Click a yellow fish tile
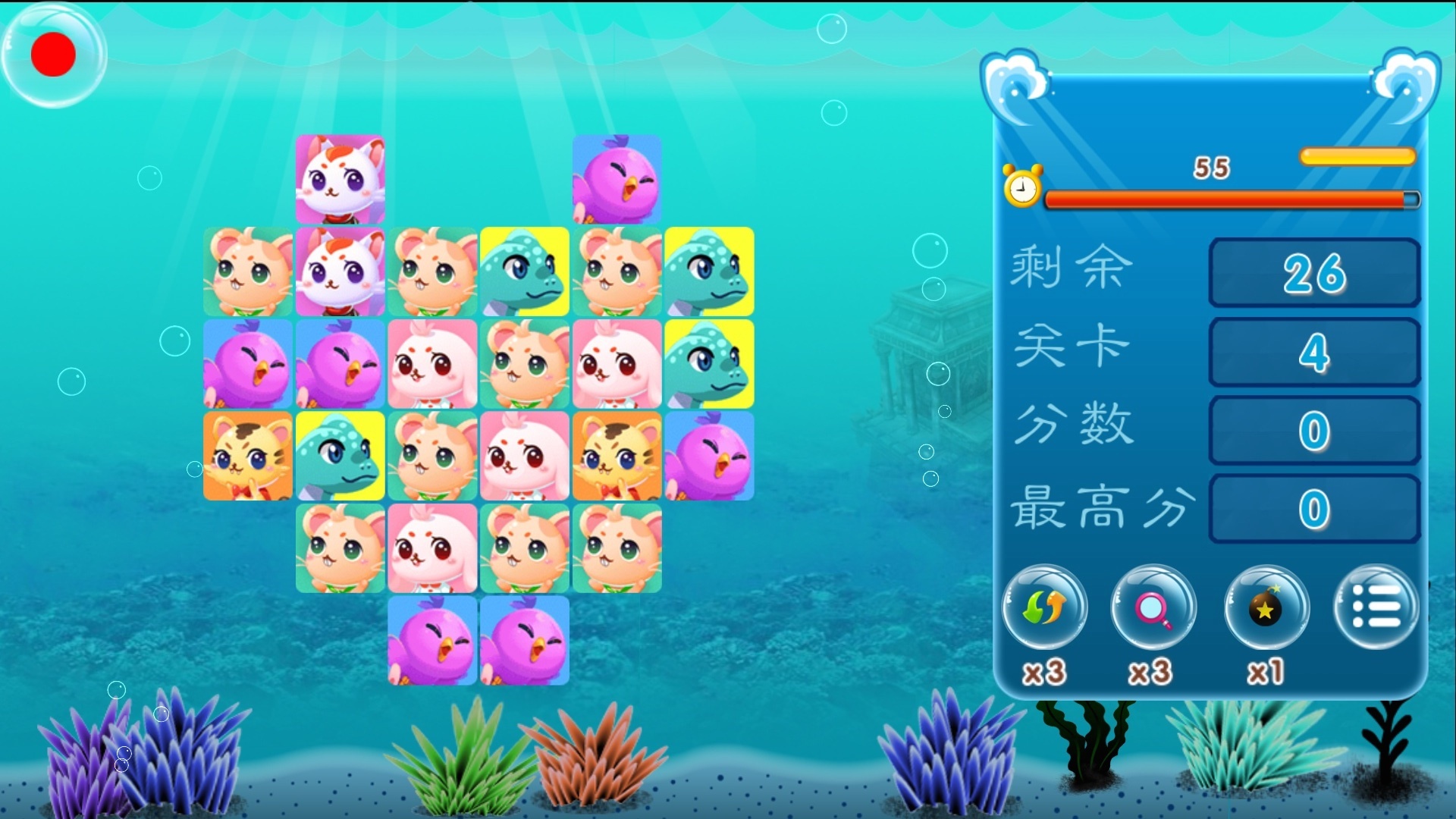Viewport: 1456px width, 819px height. [x=524, y=271]
